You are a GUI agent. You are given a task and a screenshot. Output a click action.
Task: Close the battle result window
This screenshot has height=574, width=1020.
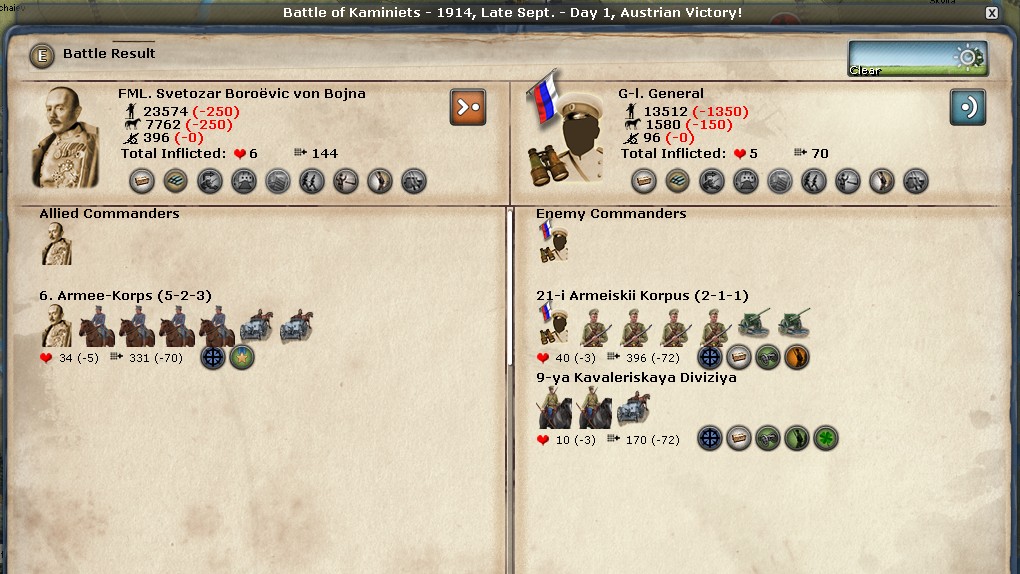[x=991, y=13]
